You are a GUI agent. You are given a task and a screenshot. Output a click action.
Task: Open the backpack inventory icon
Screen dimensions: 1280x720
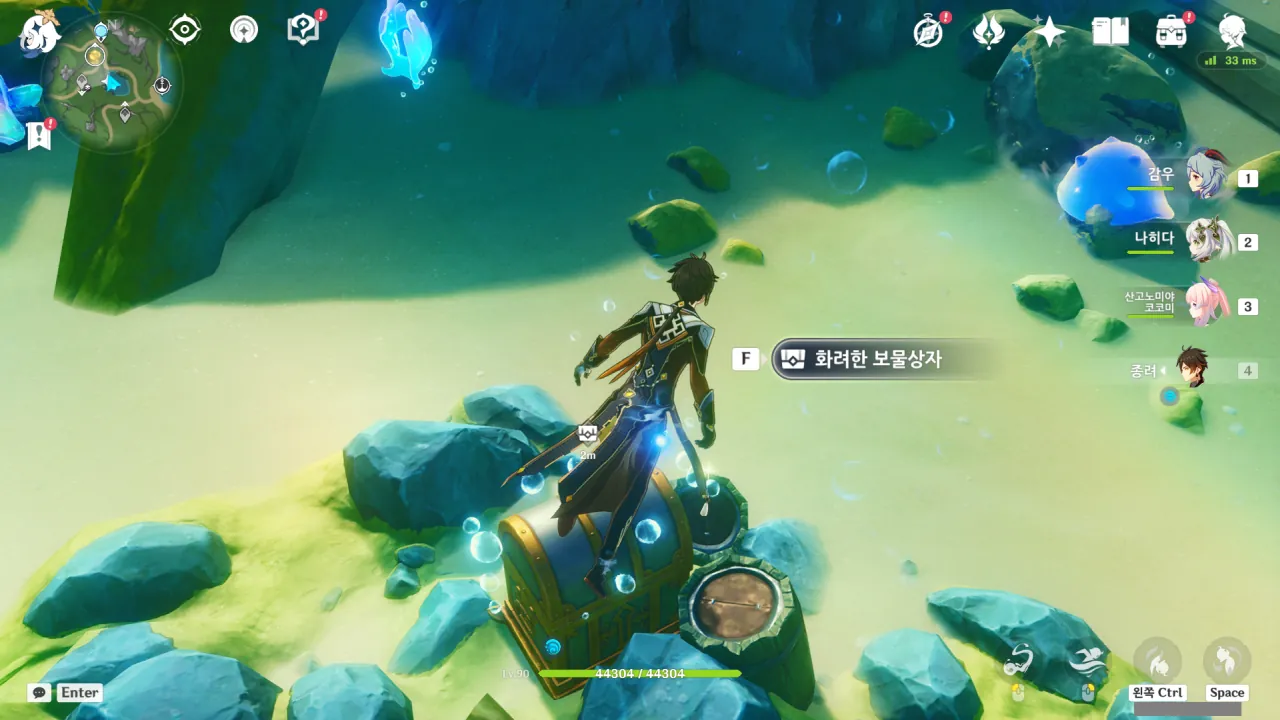click(1171, 32)
